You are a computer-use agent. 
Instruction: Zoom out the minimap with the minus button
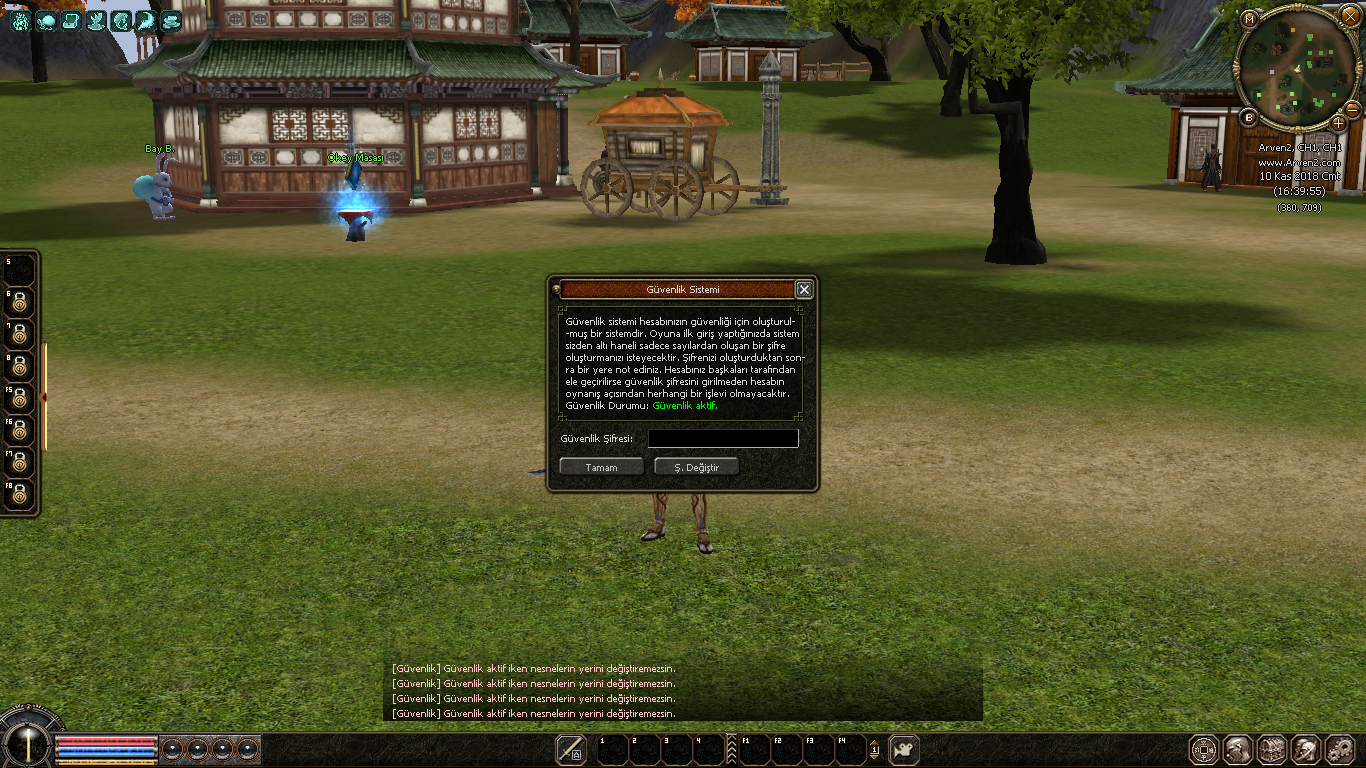tap(1352, 108)
